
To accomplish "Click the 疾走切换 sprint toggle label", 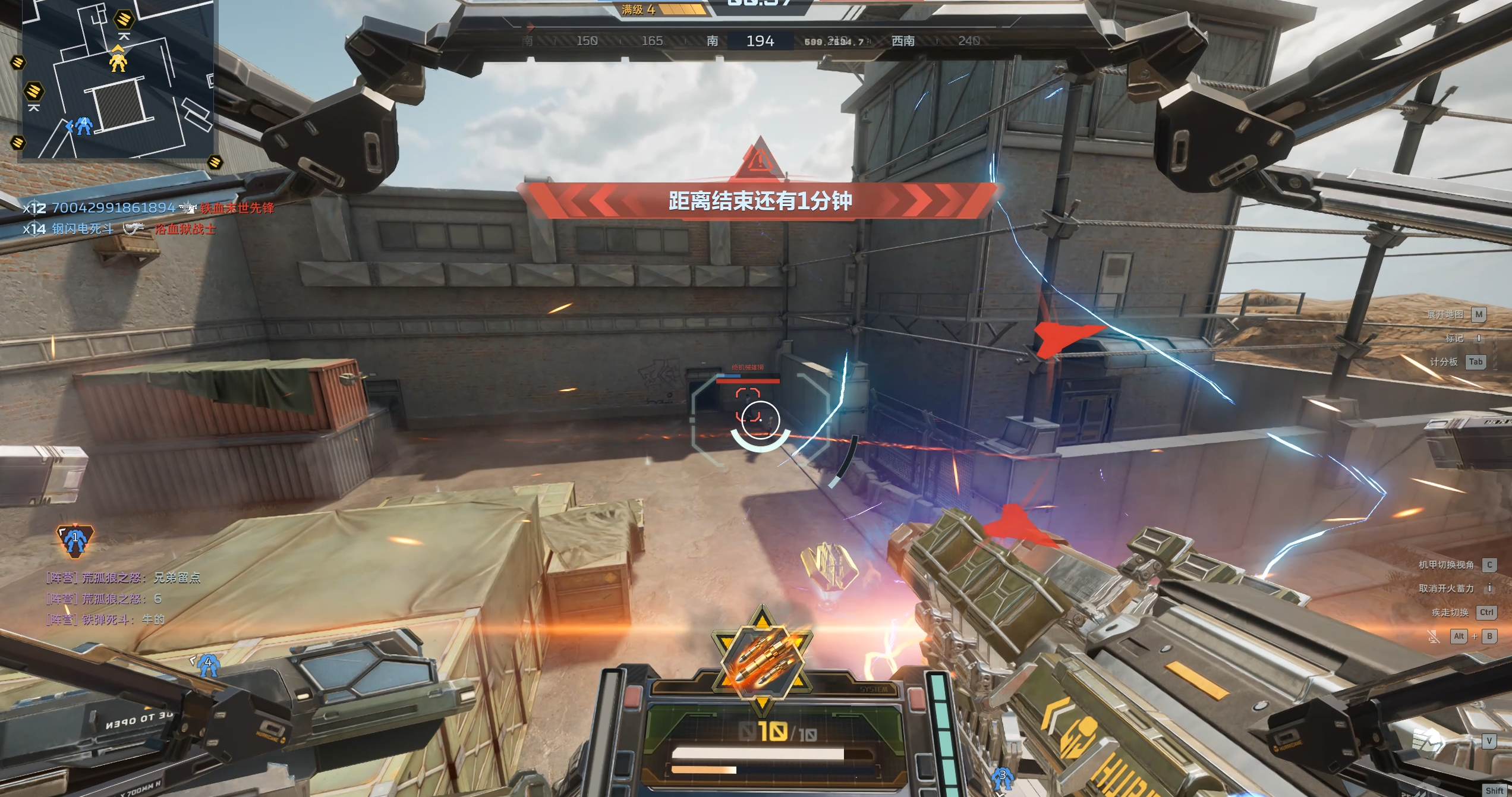I will [1450, 612].
